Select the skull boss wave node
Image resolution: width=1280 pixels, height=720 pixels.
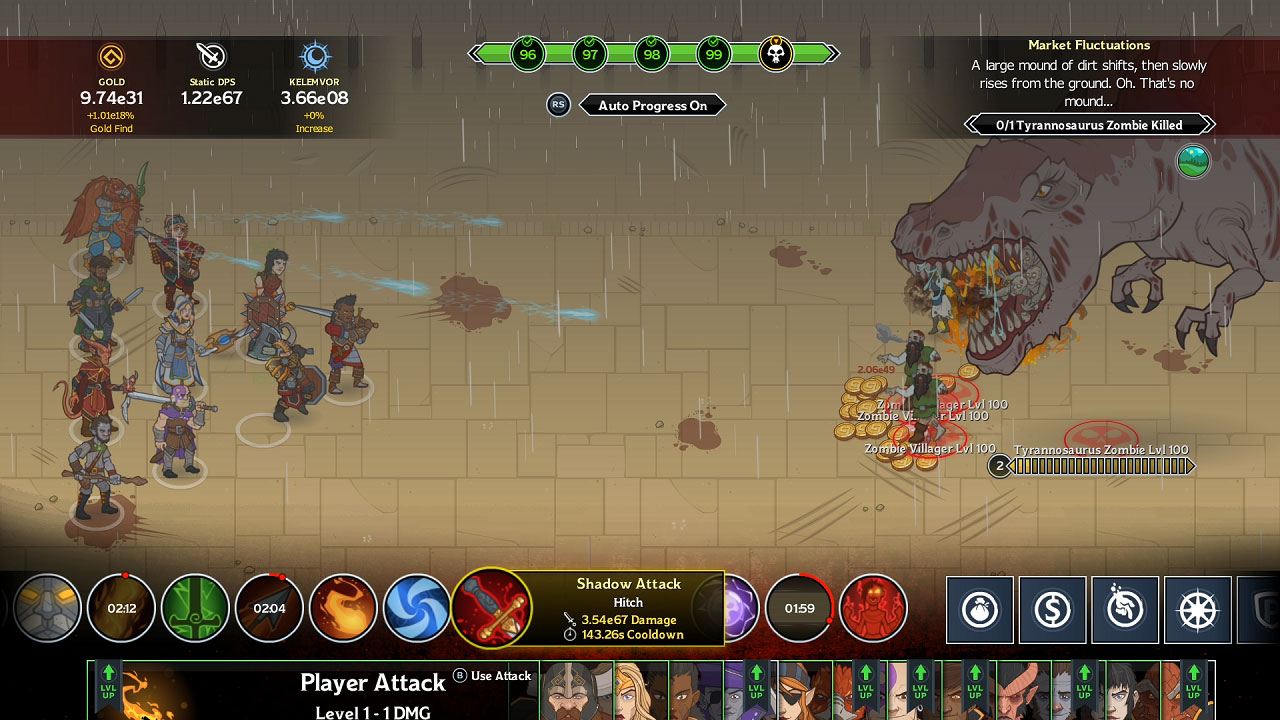point(774,54)
